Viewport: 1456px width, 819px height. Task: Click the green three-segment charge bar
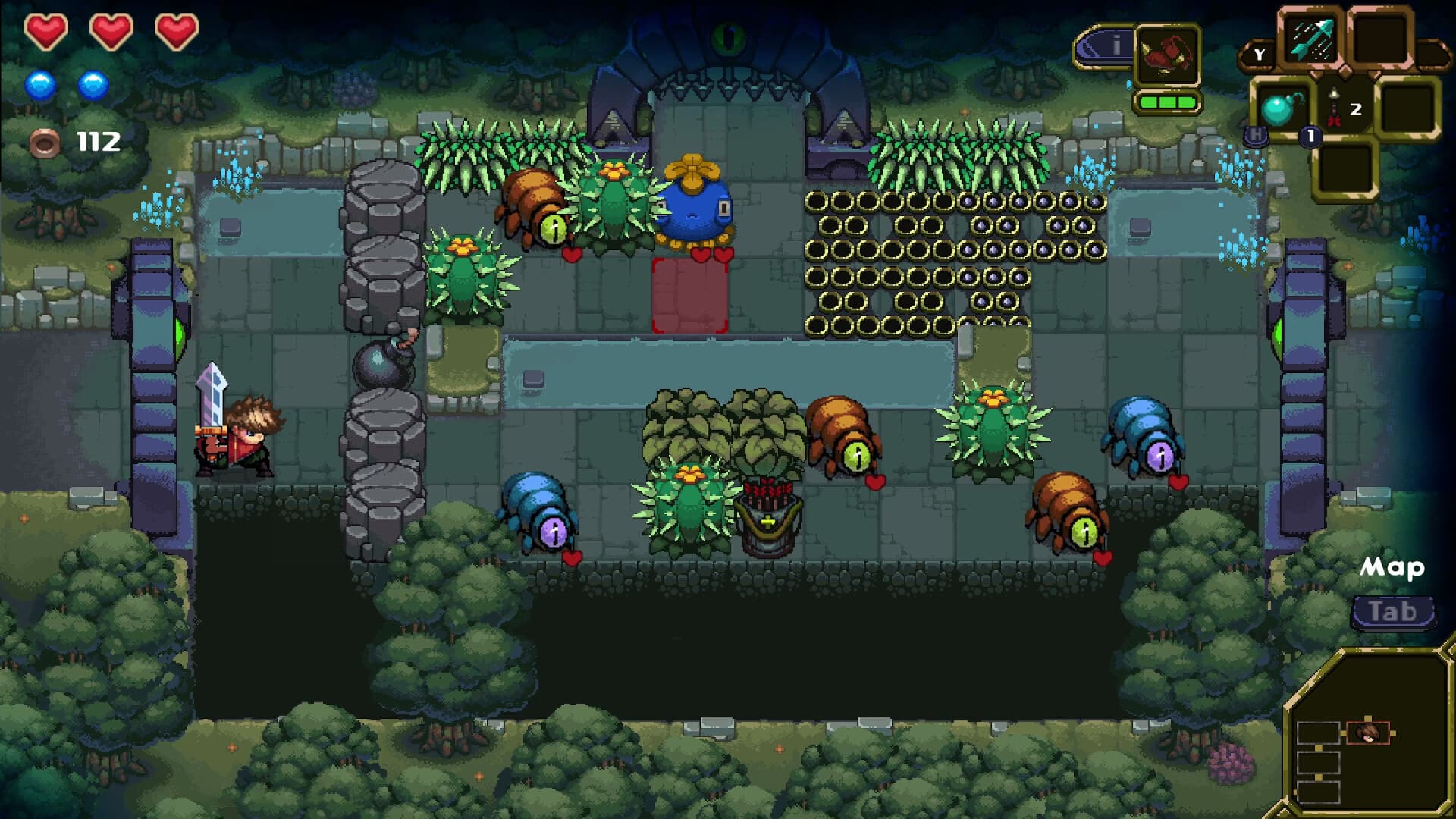[1167, 102]
